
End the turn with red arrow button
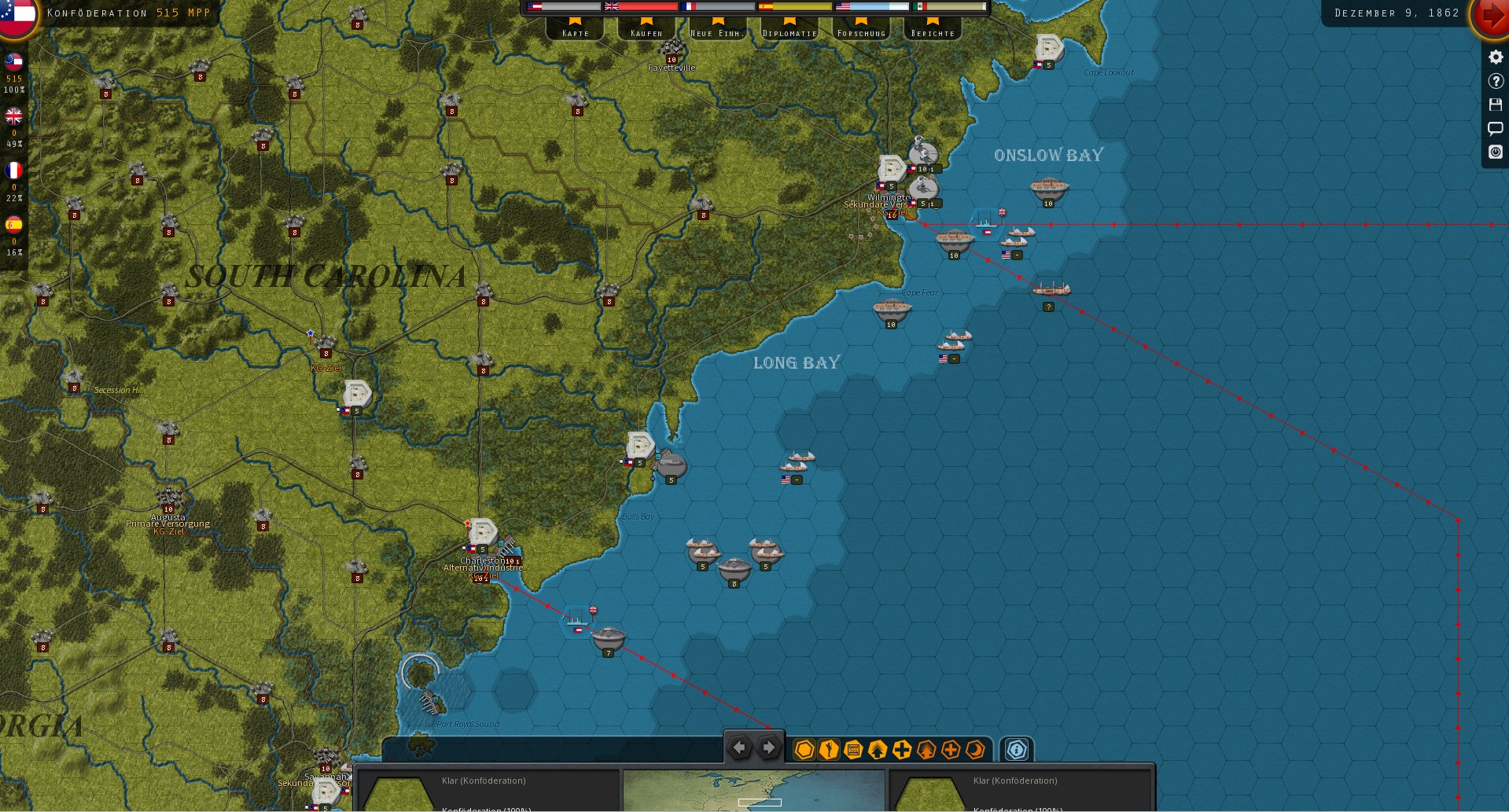pyautogui.click(x=1490, y=16)
